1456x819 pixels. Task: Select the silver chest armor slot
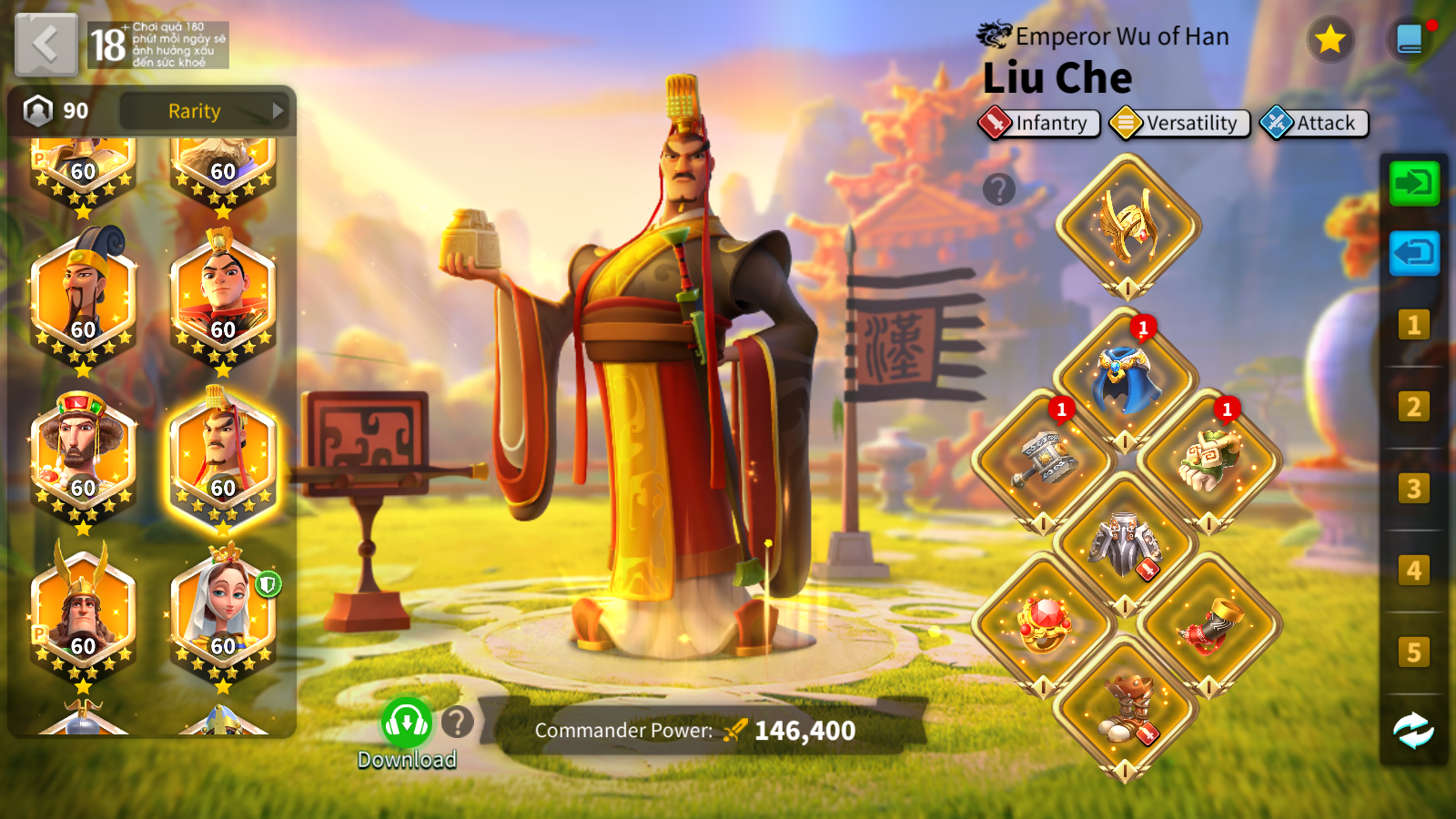click(x=1126, y=543)
